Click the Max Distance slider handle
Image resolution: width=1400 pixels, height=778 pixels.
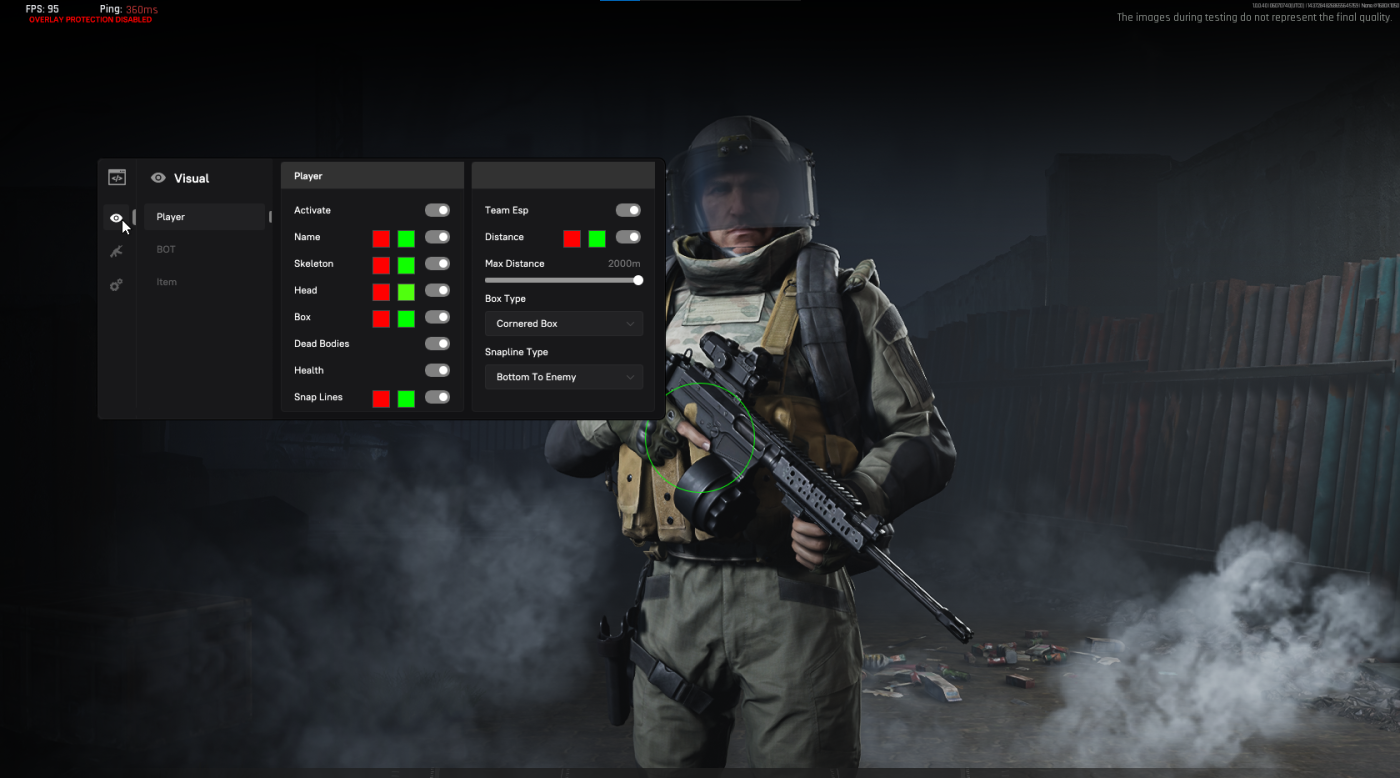pyautogui.click(x=638, y=281)
